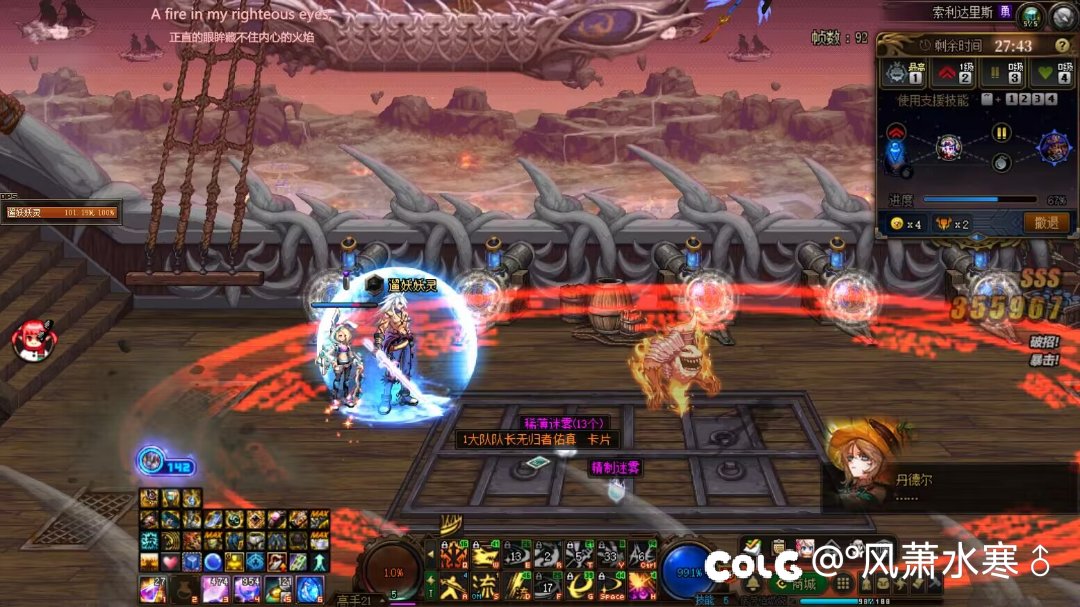Click the blue spiked boss node on raid map
1080x607 pixels.
coord(1055,148)
